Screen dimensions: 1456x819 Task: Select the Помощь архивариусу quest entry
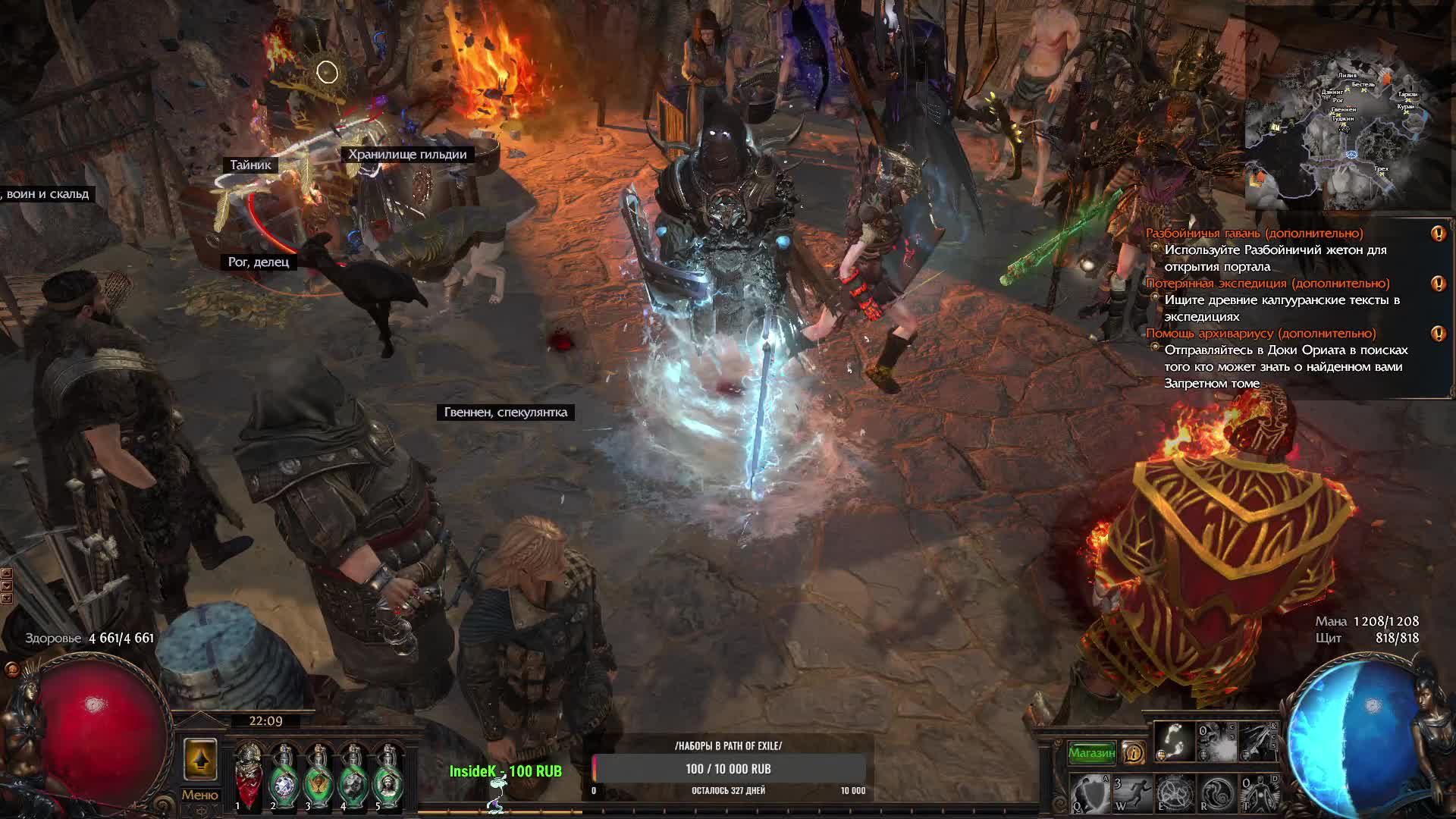pos(1260,334)
